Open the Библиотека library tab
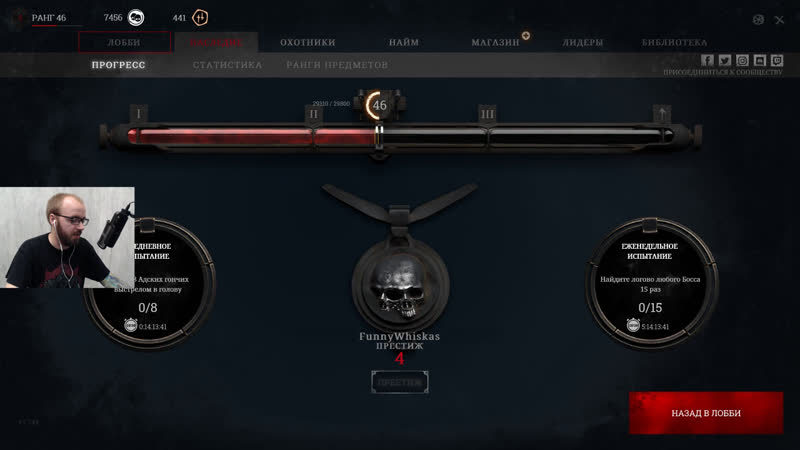The height and width of the screenshot is (450, 800). 674,42
